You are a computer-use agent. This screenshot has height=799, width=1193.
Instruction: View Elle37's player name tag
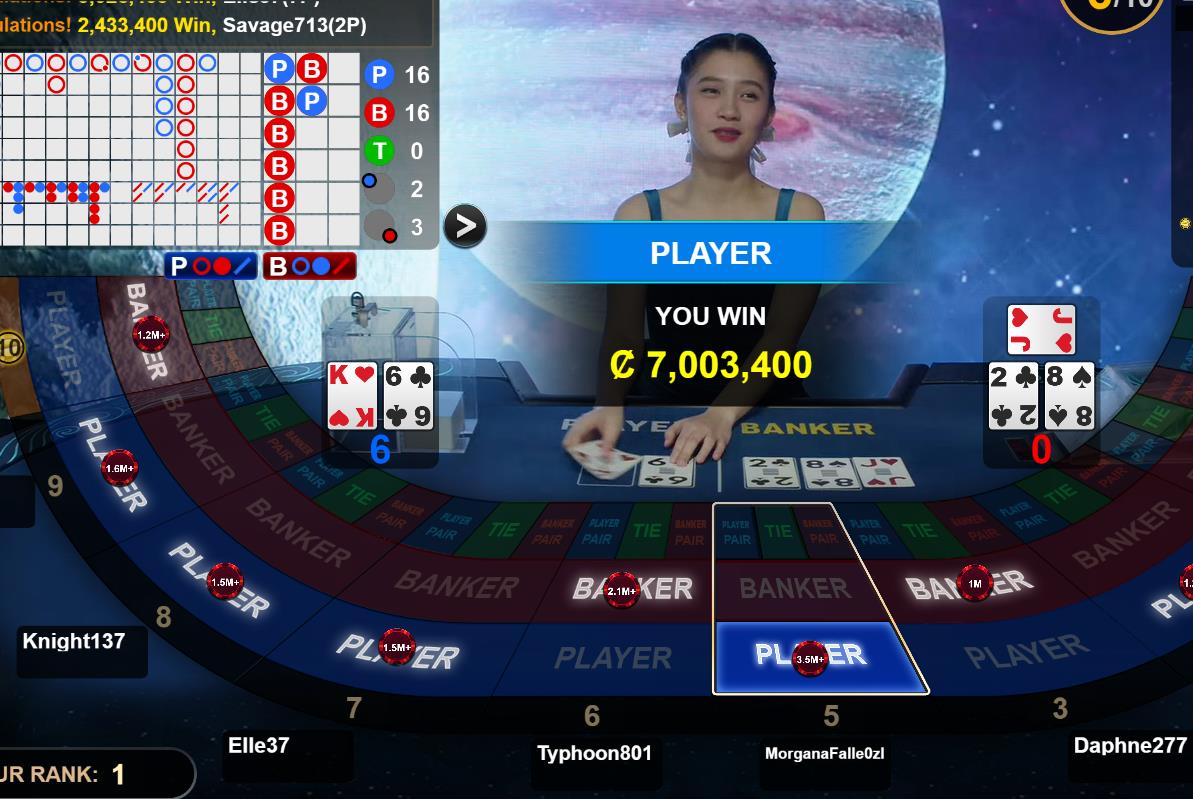coord(259,745)
